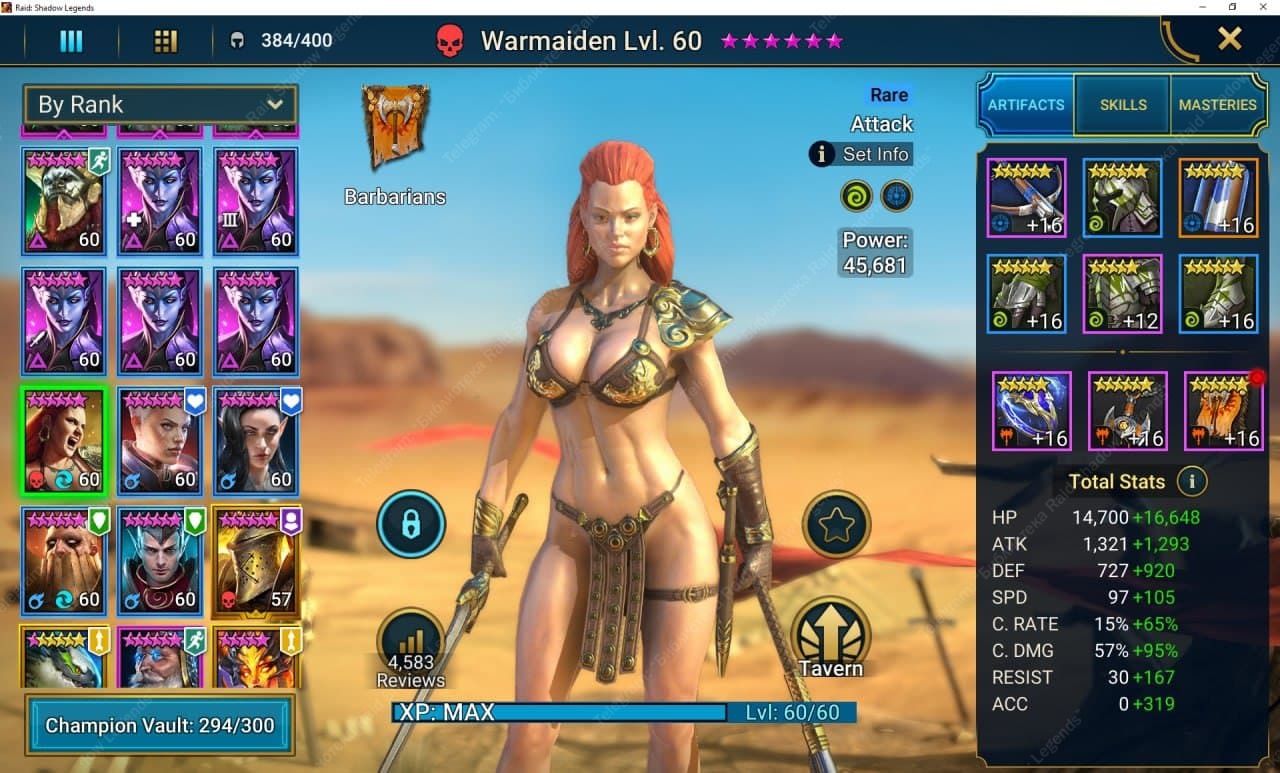
Task: Open the Barbarians faction banner
Action: click(396, 128)
